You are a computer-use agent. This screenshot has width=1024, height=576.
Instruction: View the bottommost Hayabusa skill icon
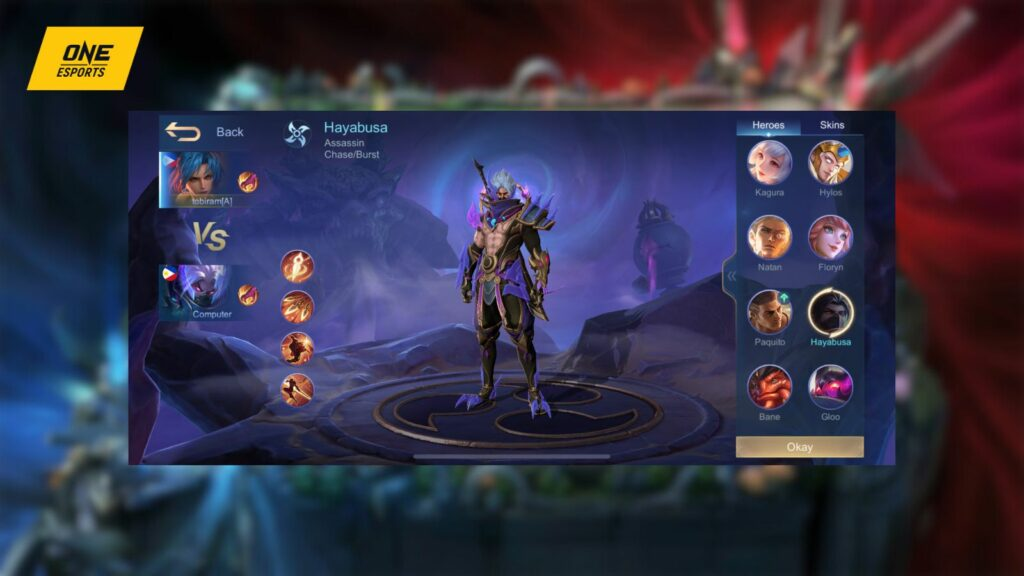coord(297,389)
